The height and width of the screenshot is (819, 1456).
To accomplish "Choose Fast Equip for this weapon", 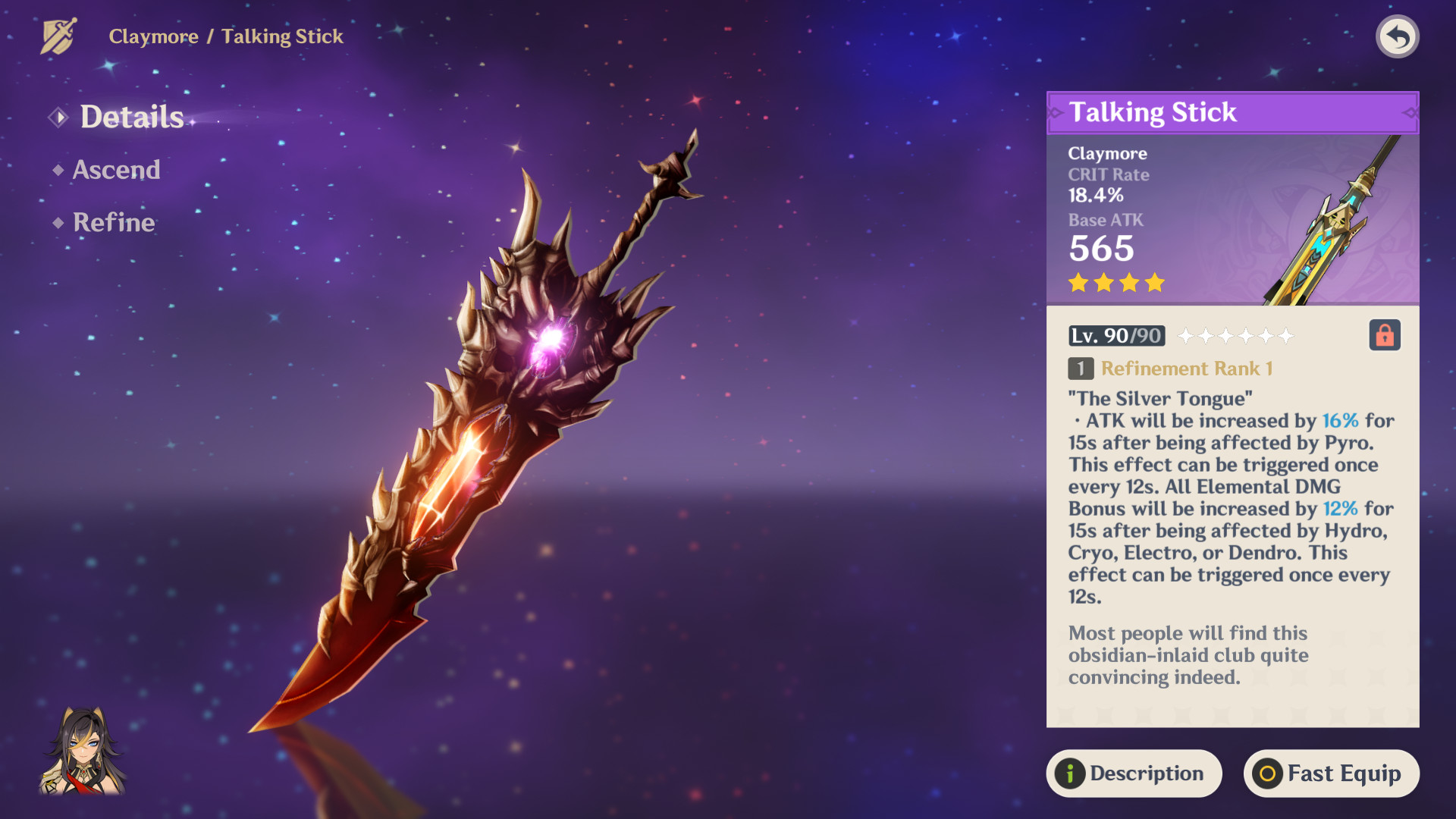I will tap(1331, 773).
